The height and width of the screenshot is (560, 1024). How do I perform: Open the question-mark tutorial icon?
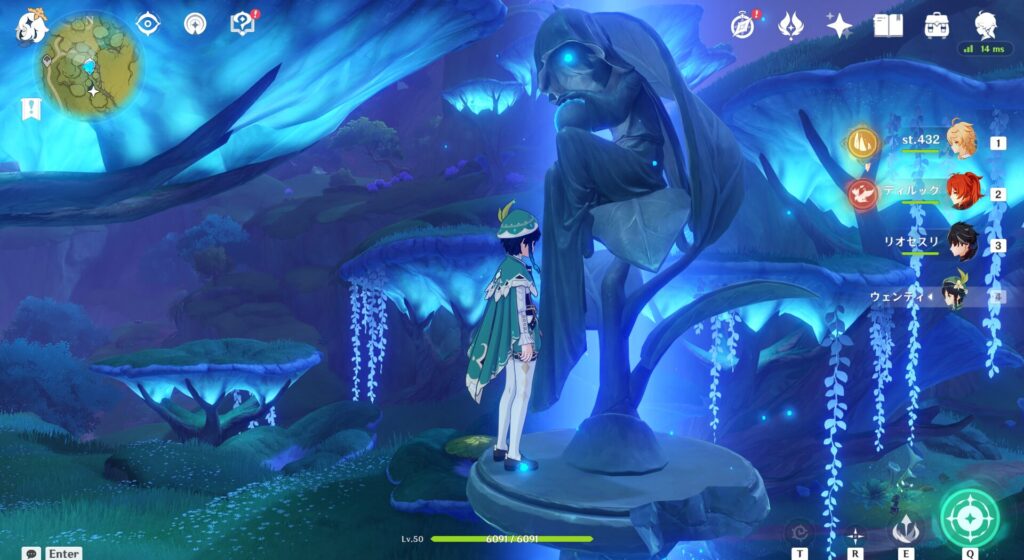click(x=242, y=23)
